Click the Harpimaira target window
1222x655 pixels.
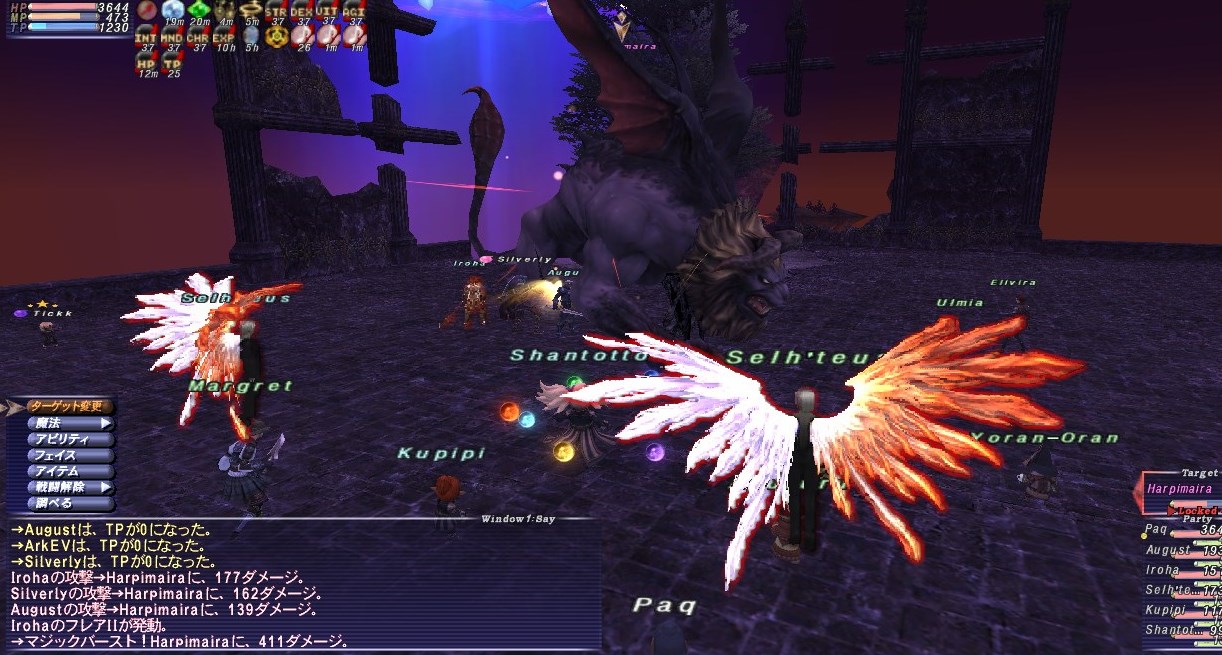point(1180,490)
